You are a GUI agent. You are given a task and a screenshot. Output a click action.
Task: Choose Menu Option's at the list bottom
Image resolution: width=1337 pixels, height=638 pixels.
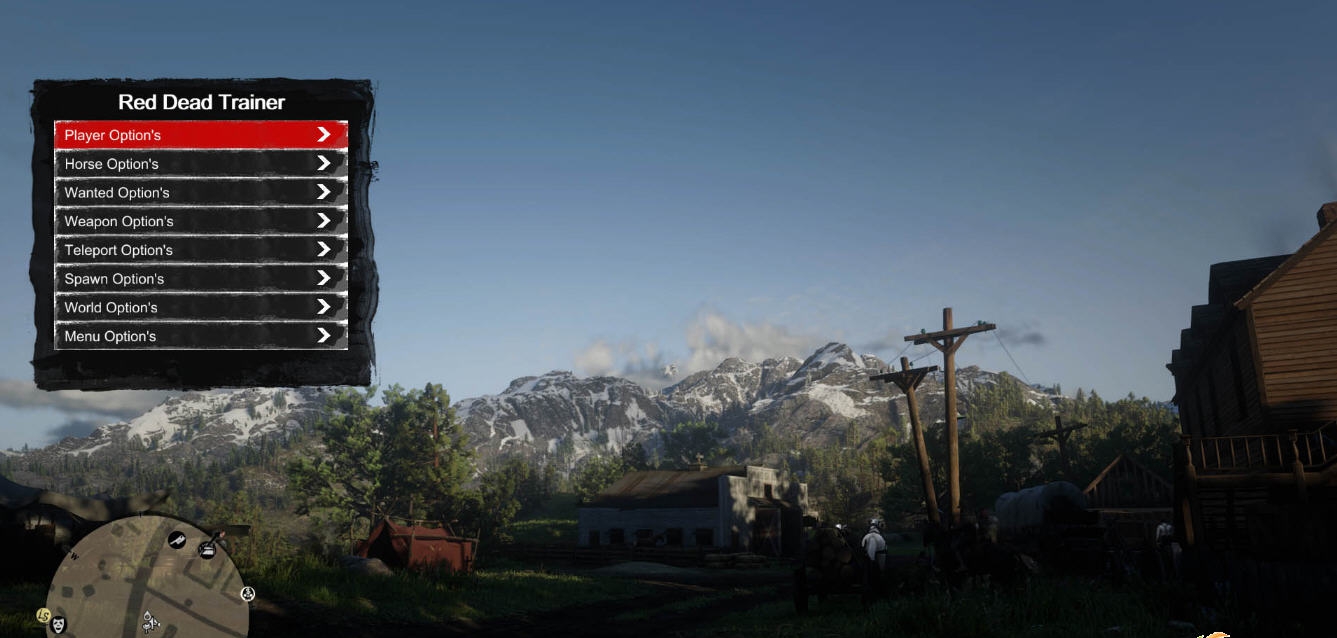point(200,336)
